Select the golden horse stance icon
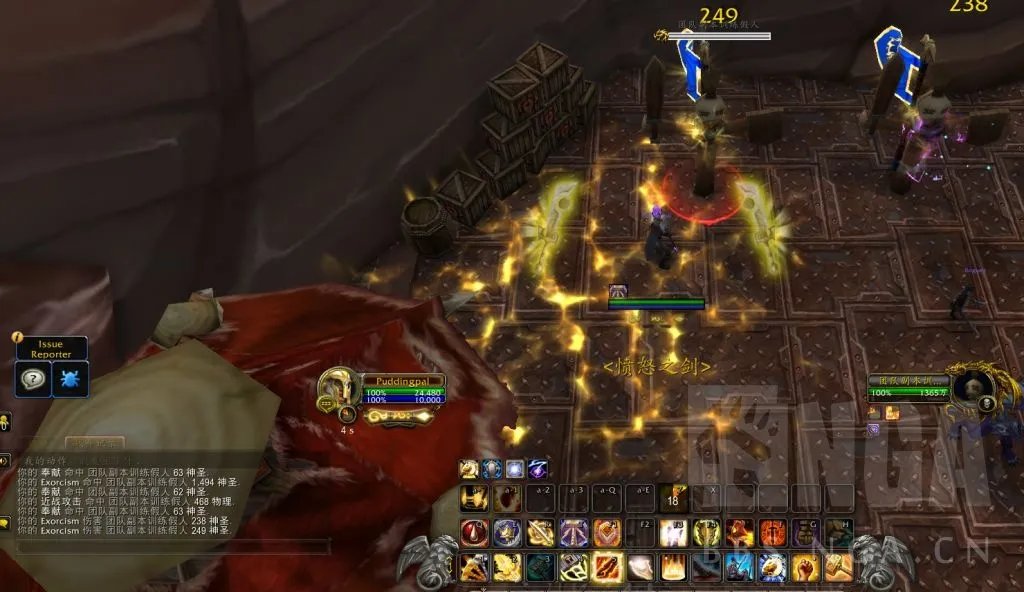The width and height of the screenshot is (1024, 592). 469,469
